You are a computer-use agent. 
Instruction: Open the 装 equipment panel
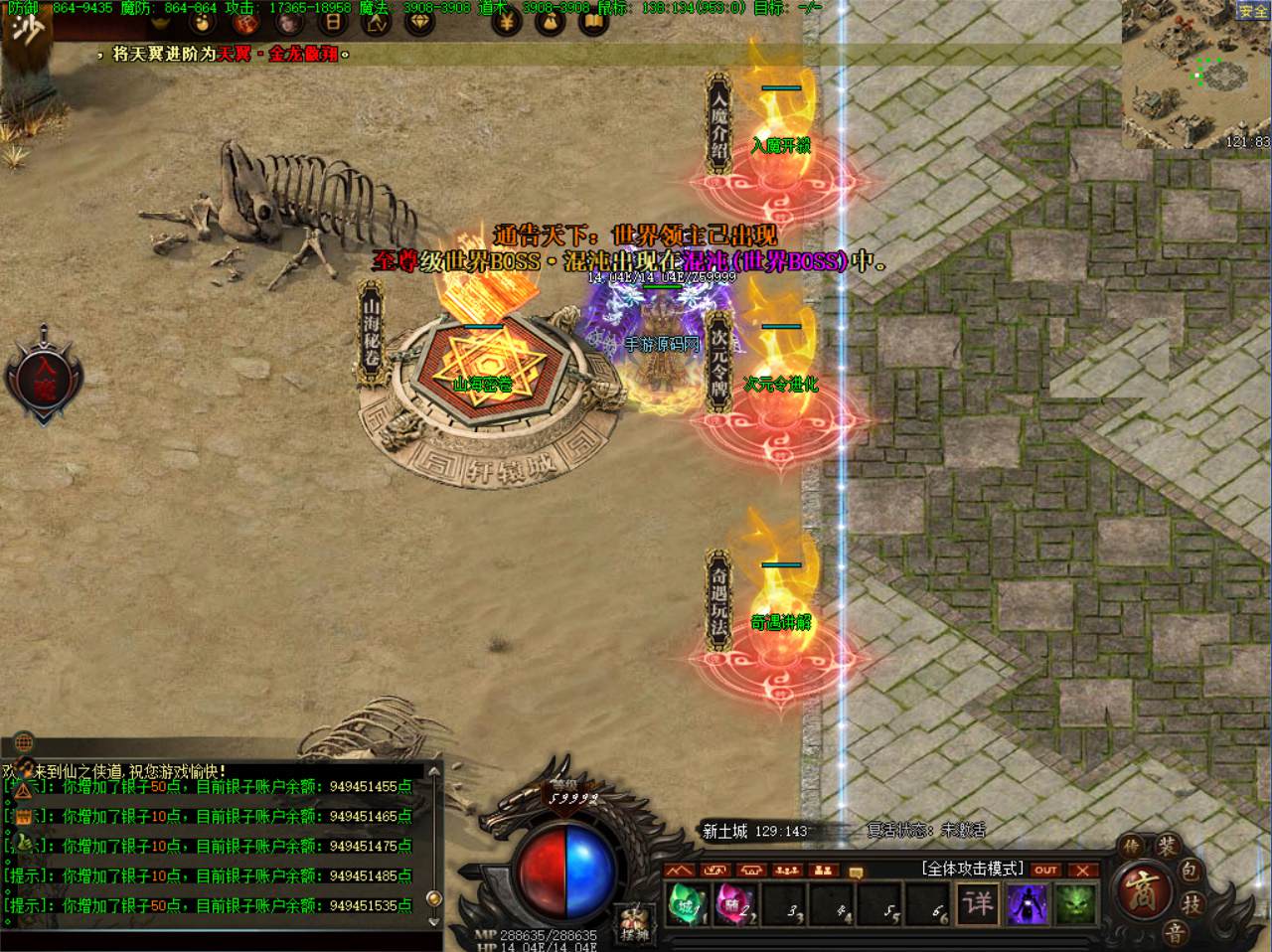coord(1167,848)
